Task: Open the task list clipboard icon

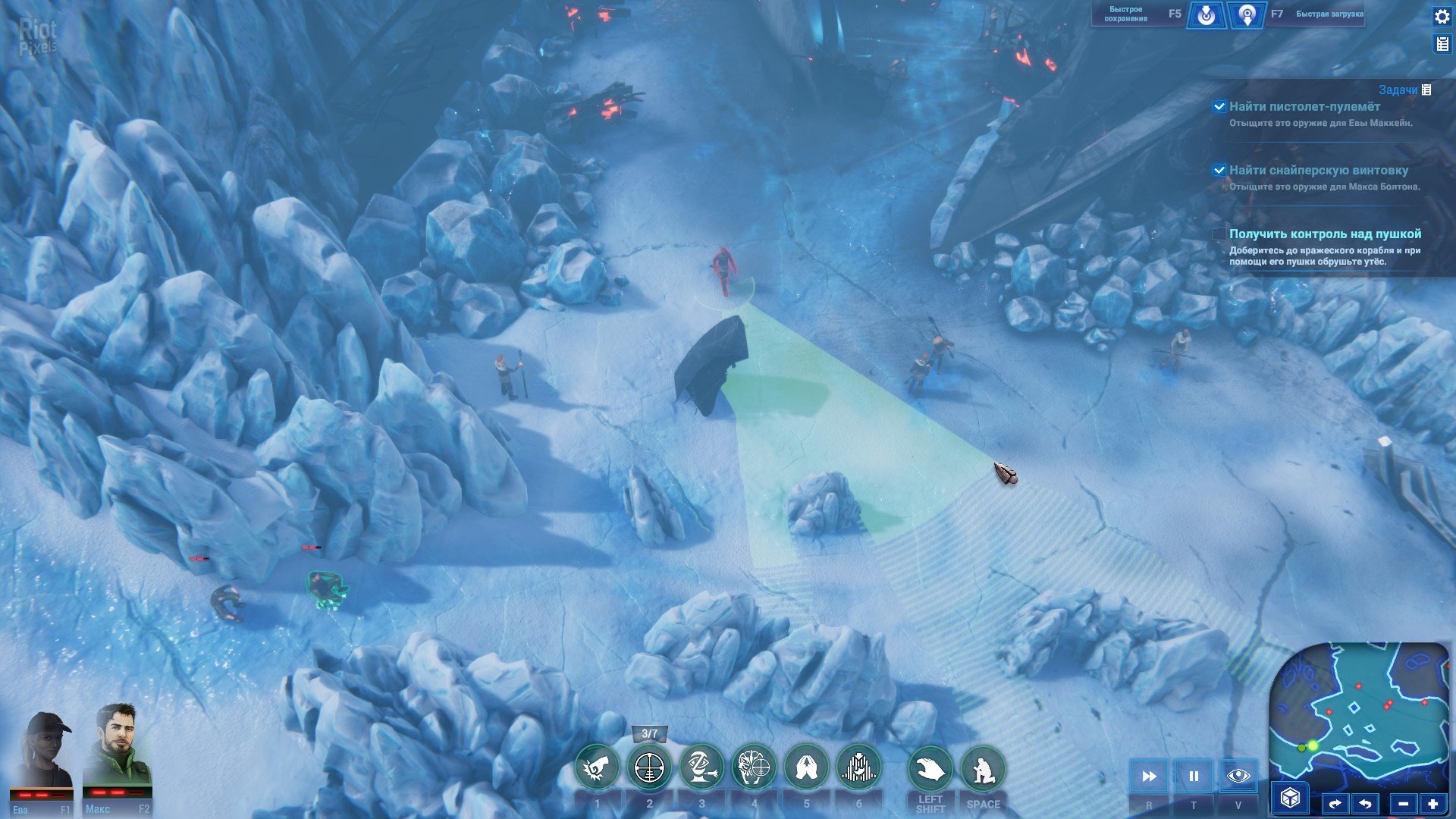Action: 1442,44
